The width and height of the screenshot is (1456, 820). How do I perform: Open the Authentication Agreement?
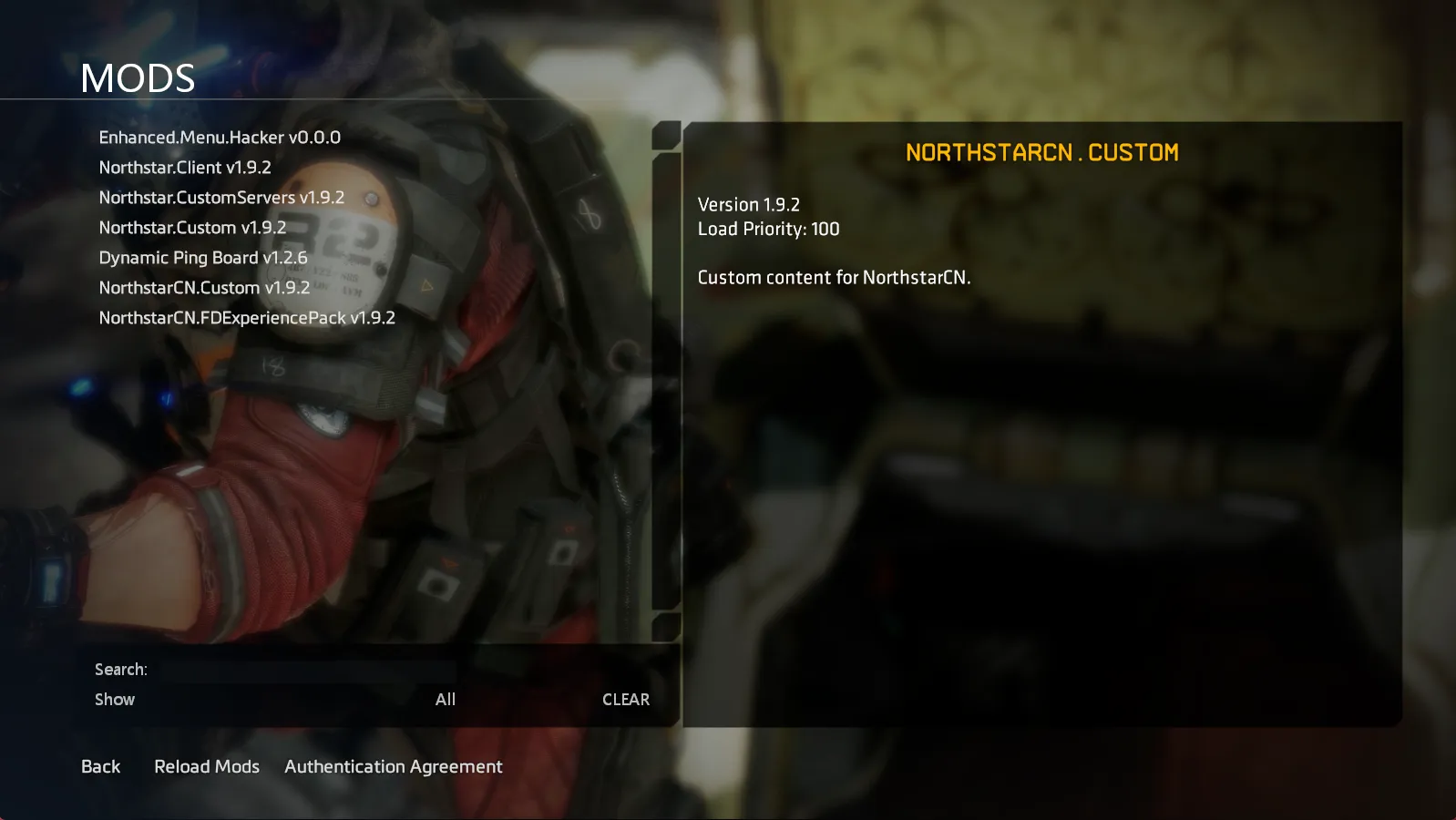393,766
